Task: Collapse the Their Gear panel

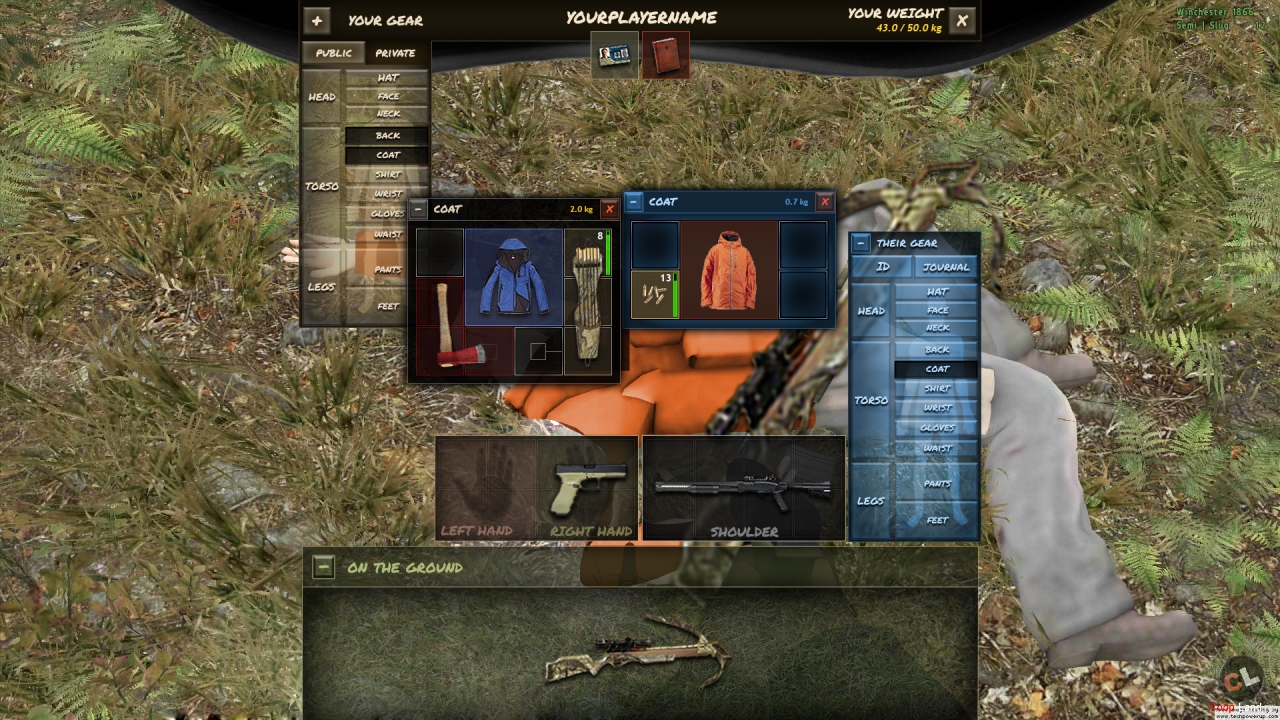Action: (859, 242)
